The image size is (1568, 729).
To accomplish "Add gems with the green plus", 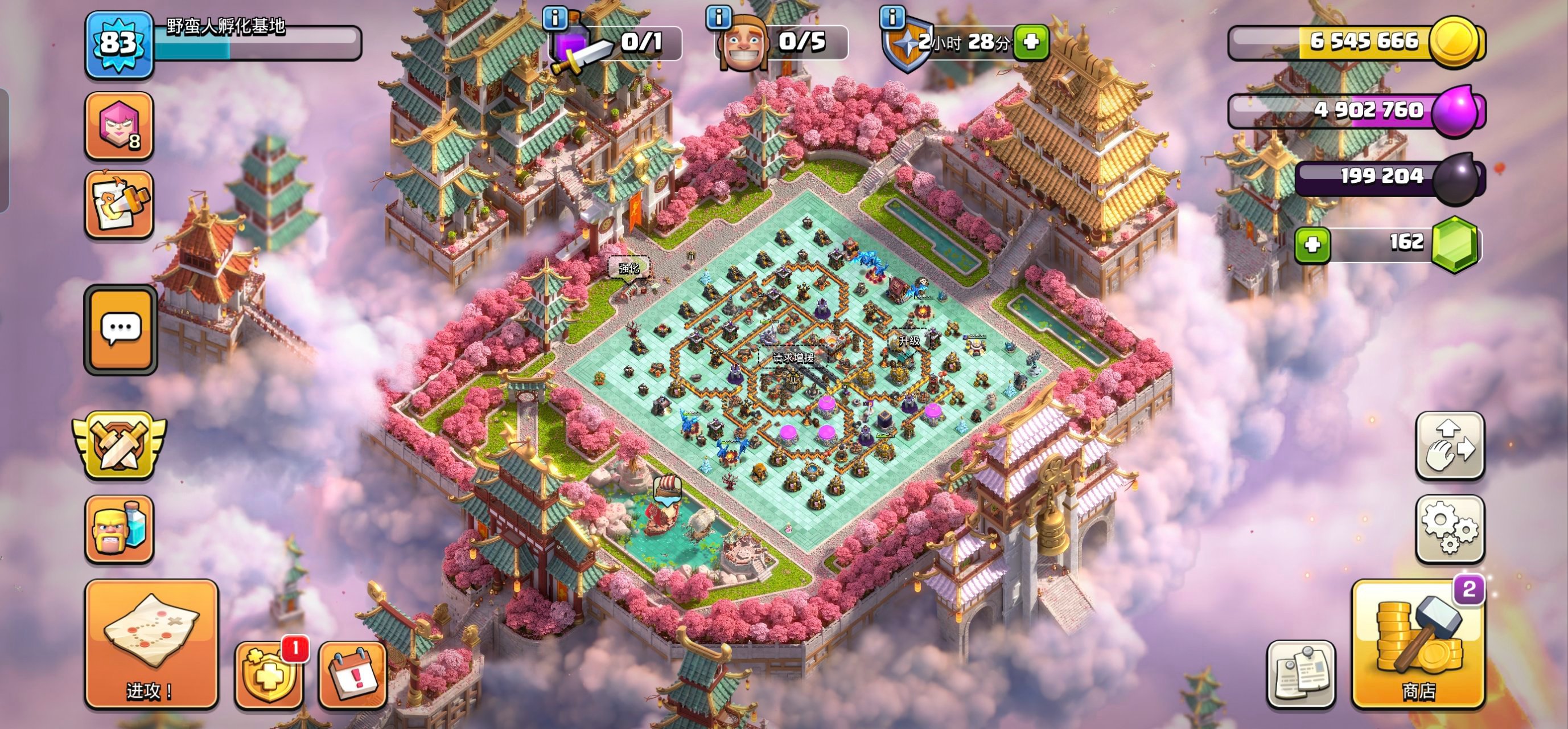I will click(1312, 245).
